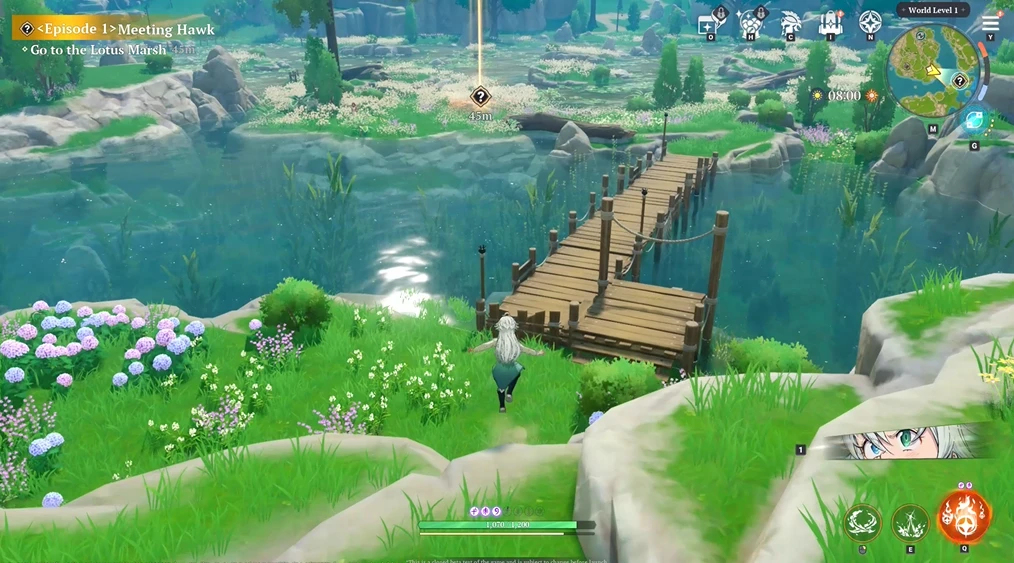Use the green swirling wind attack skill
This screenshot has width=1014, height=563.
pos(862,522)
